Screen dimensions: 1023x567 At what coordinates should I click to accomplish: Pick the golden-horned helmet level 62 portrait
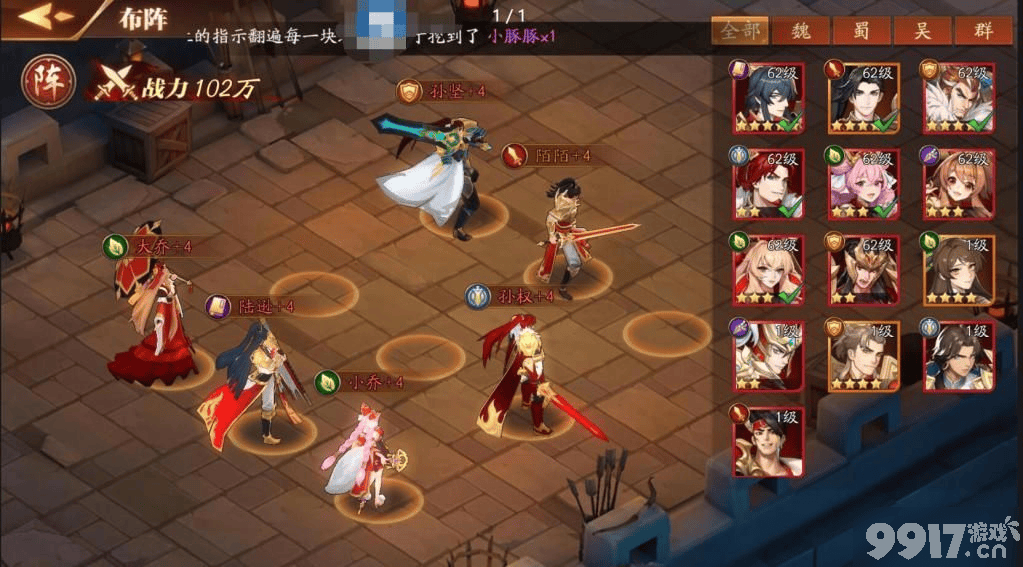863,270
